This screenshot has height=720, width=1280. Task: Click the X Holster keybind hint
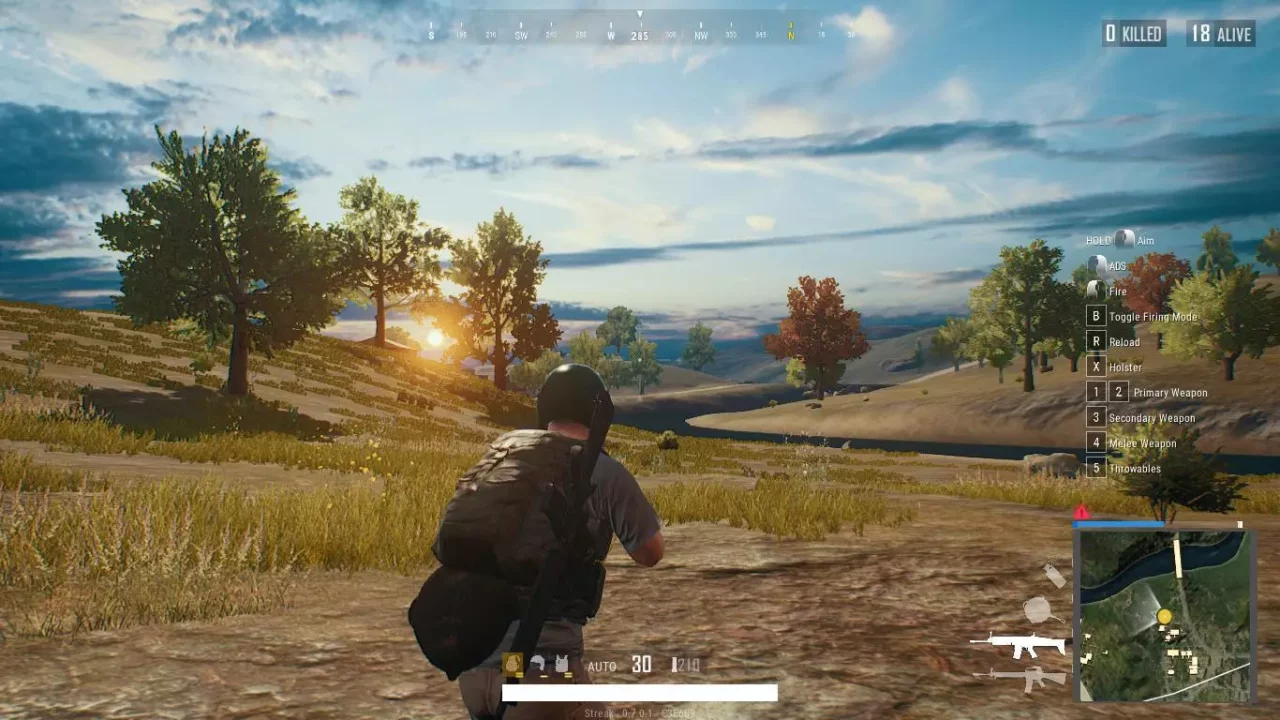(x=1096, y=367)
